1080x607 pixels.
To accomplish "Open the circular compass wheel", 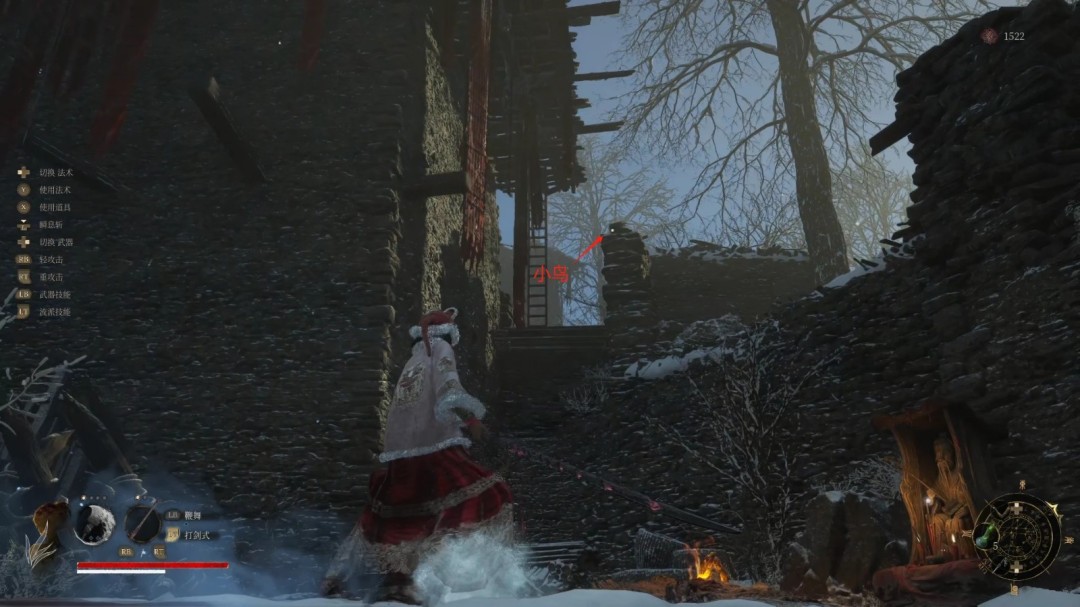I will [x=1017, y=537].
